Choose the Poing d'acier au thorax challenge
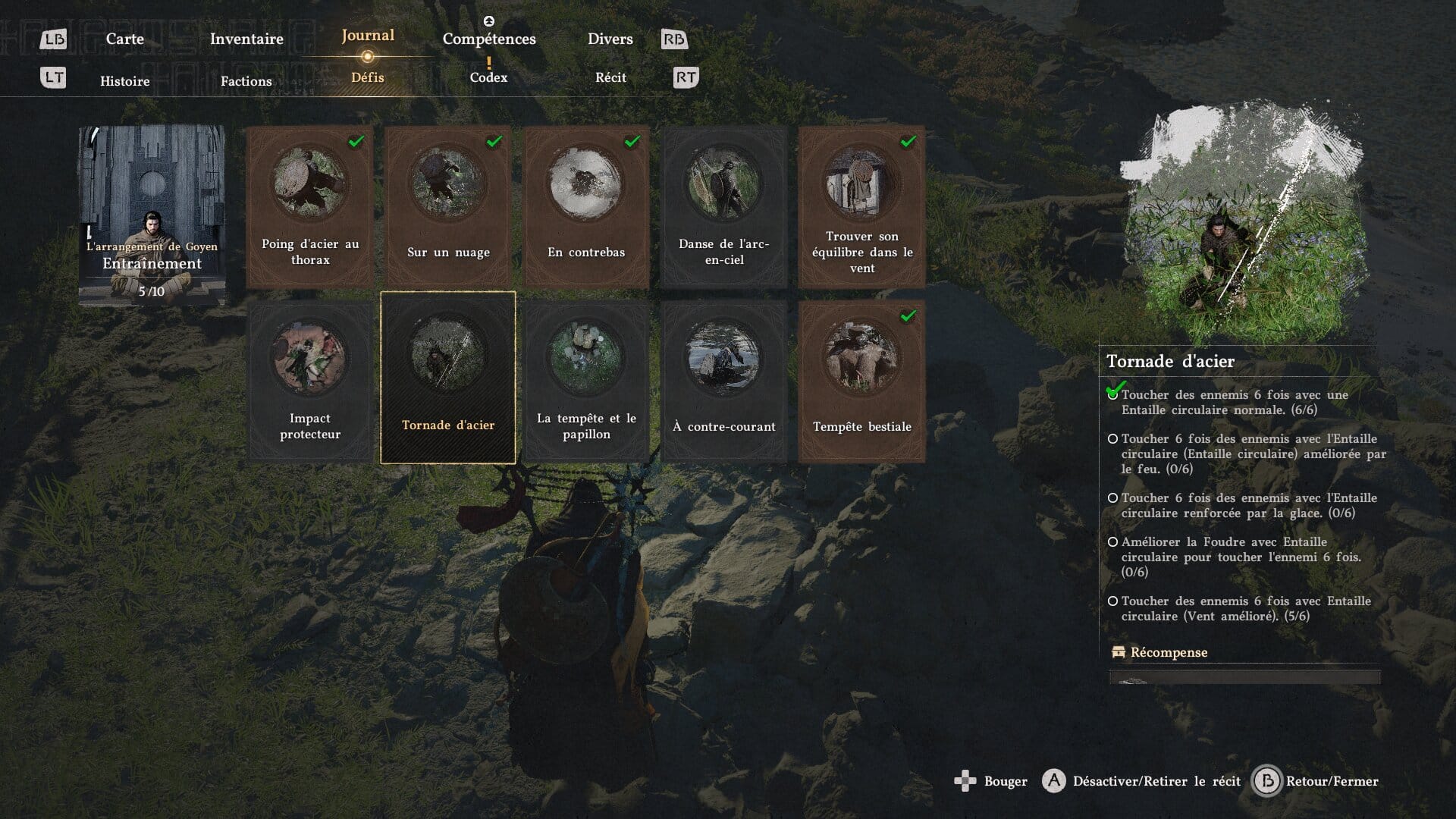The width and height of the screenshot is (1456, 819). pos(309,206)
